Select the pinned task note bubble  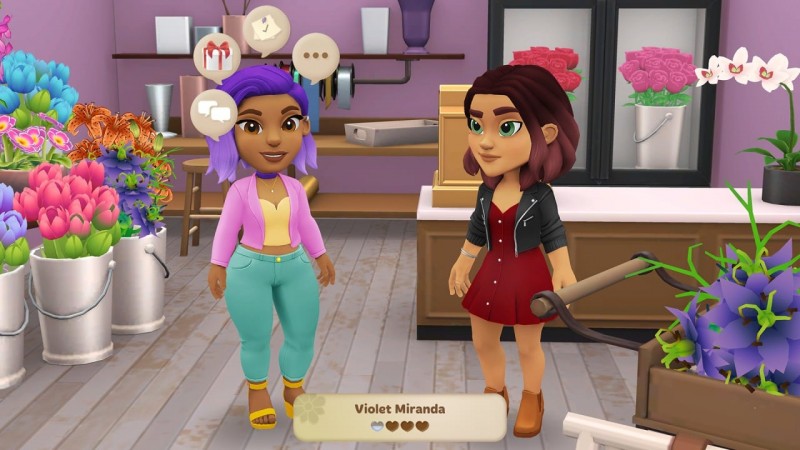tap(266, 28)
